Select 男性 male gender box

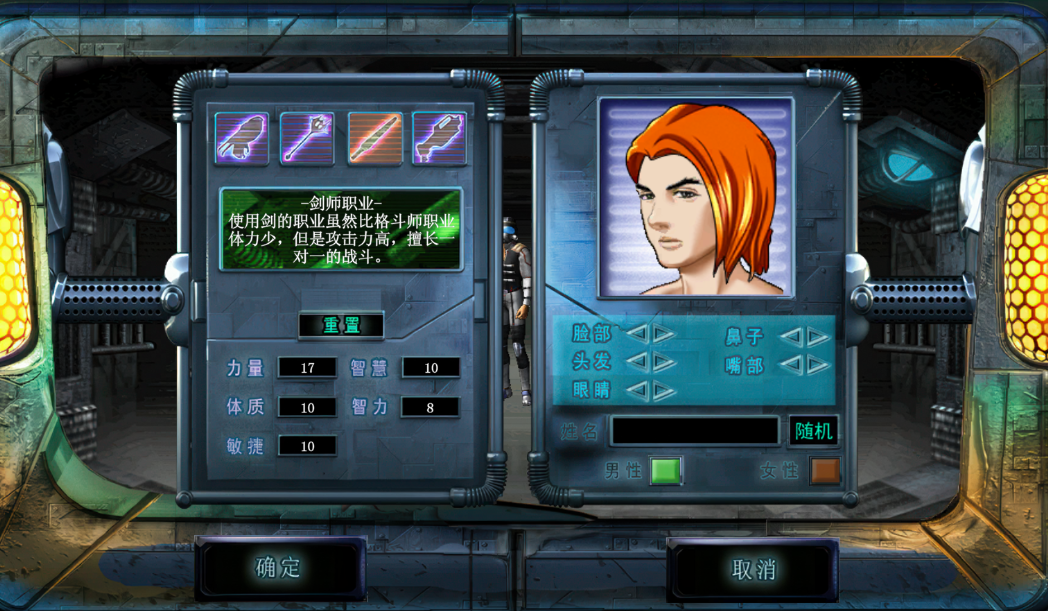pyautogui.click(x=665, y=470)
